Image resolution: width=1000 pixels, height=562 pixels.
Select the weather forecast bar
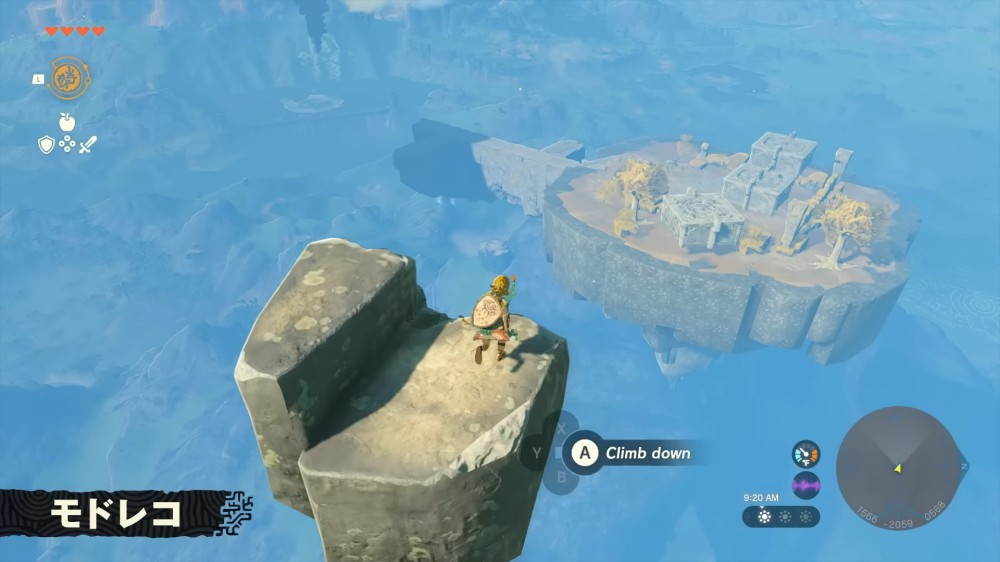(781, 517)
